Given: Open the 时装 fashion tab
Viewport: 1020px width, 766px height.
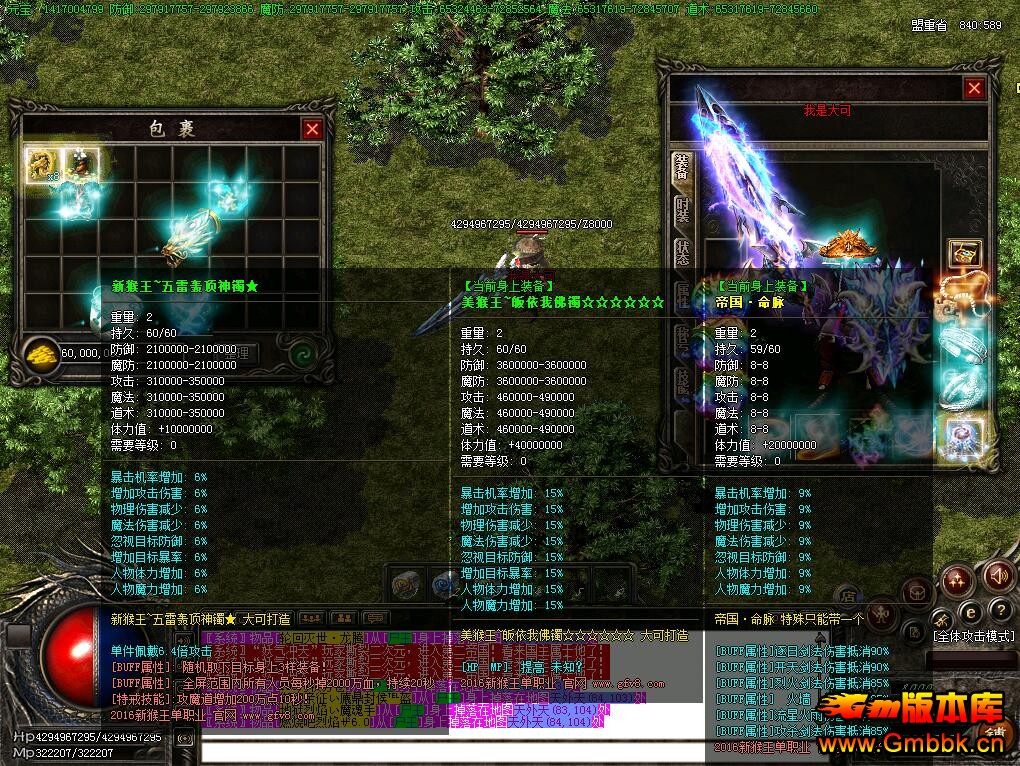Looking at the screenshot, I should pyautogui.click(x=682, y=213).
